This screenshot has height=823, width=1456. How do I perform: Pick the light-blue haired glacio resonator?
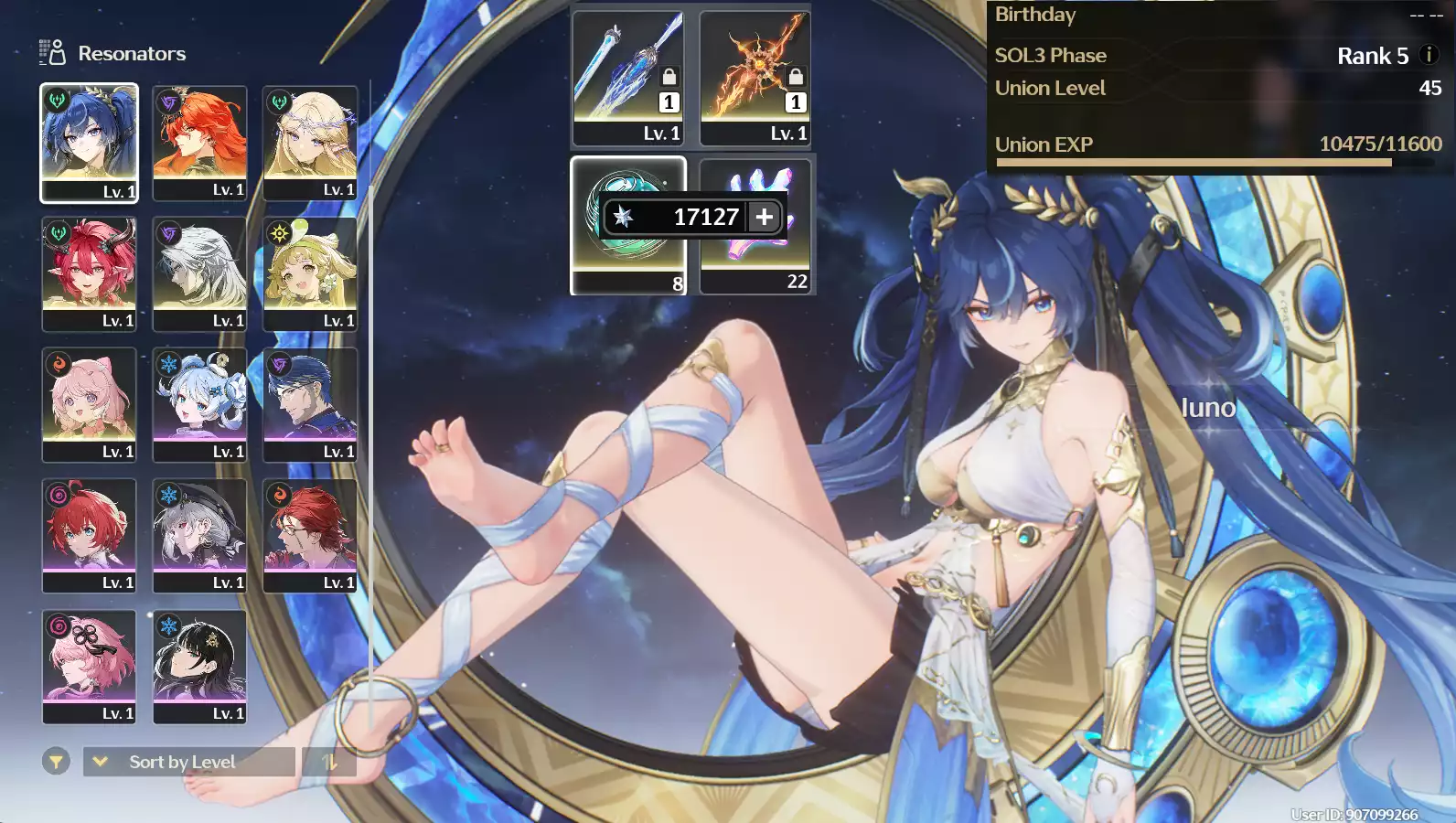pos(199,404)
